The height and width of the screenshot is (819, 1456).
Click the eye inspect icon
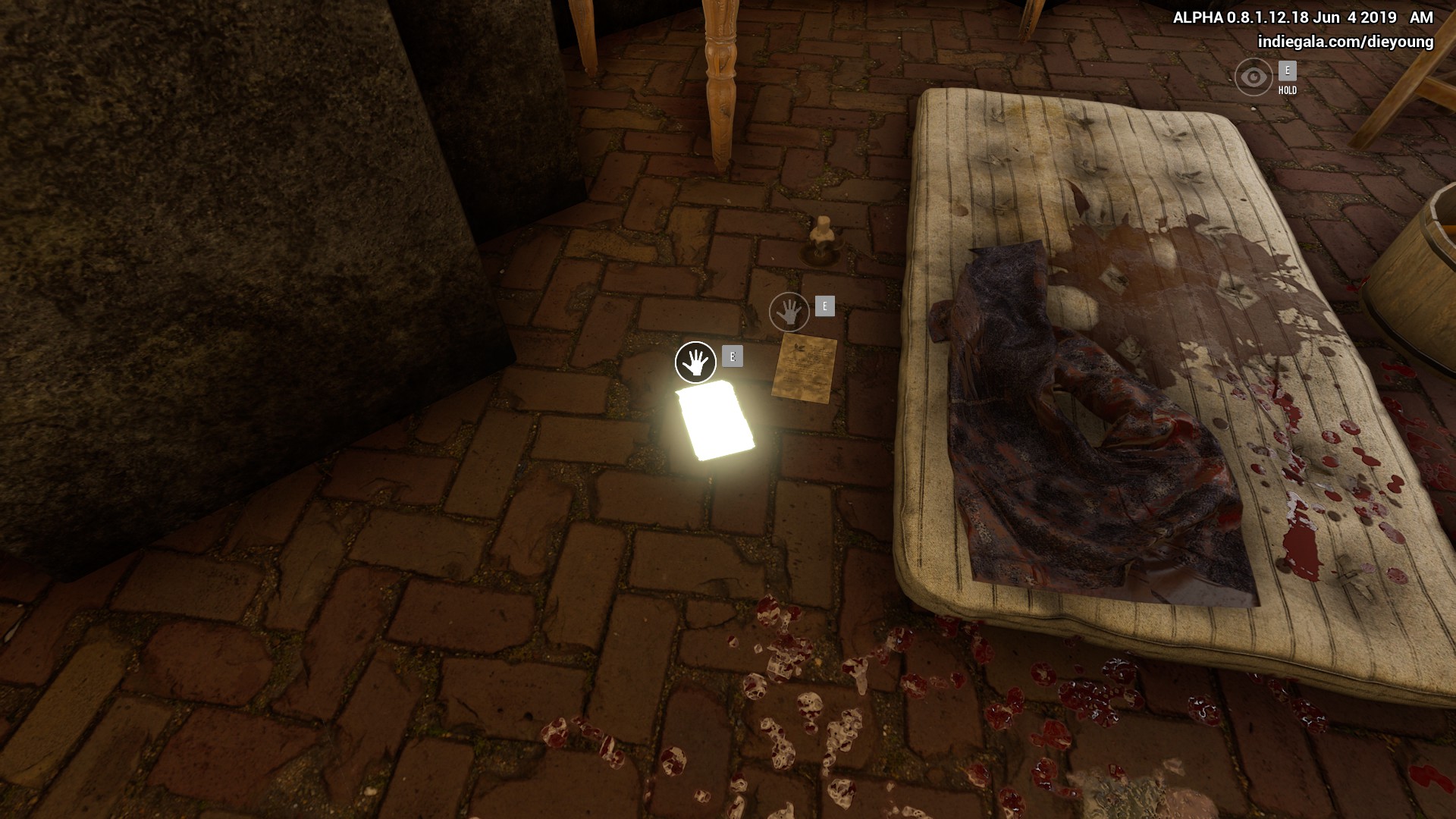tap(1254, 77)
